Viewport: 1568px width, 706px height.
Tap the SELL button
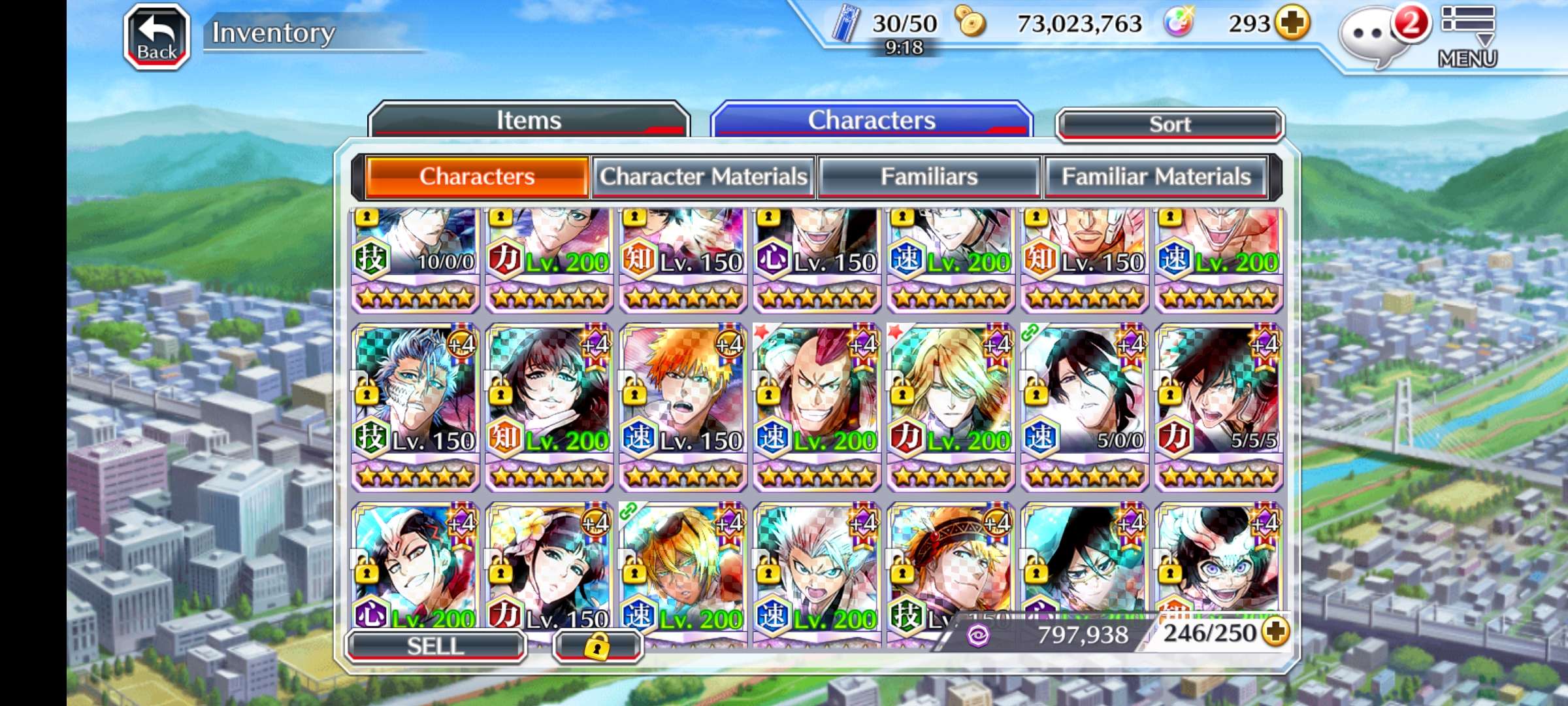tap(435, 646)
